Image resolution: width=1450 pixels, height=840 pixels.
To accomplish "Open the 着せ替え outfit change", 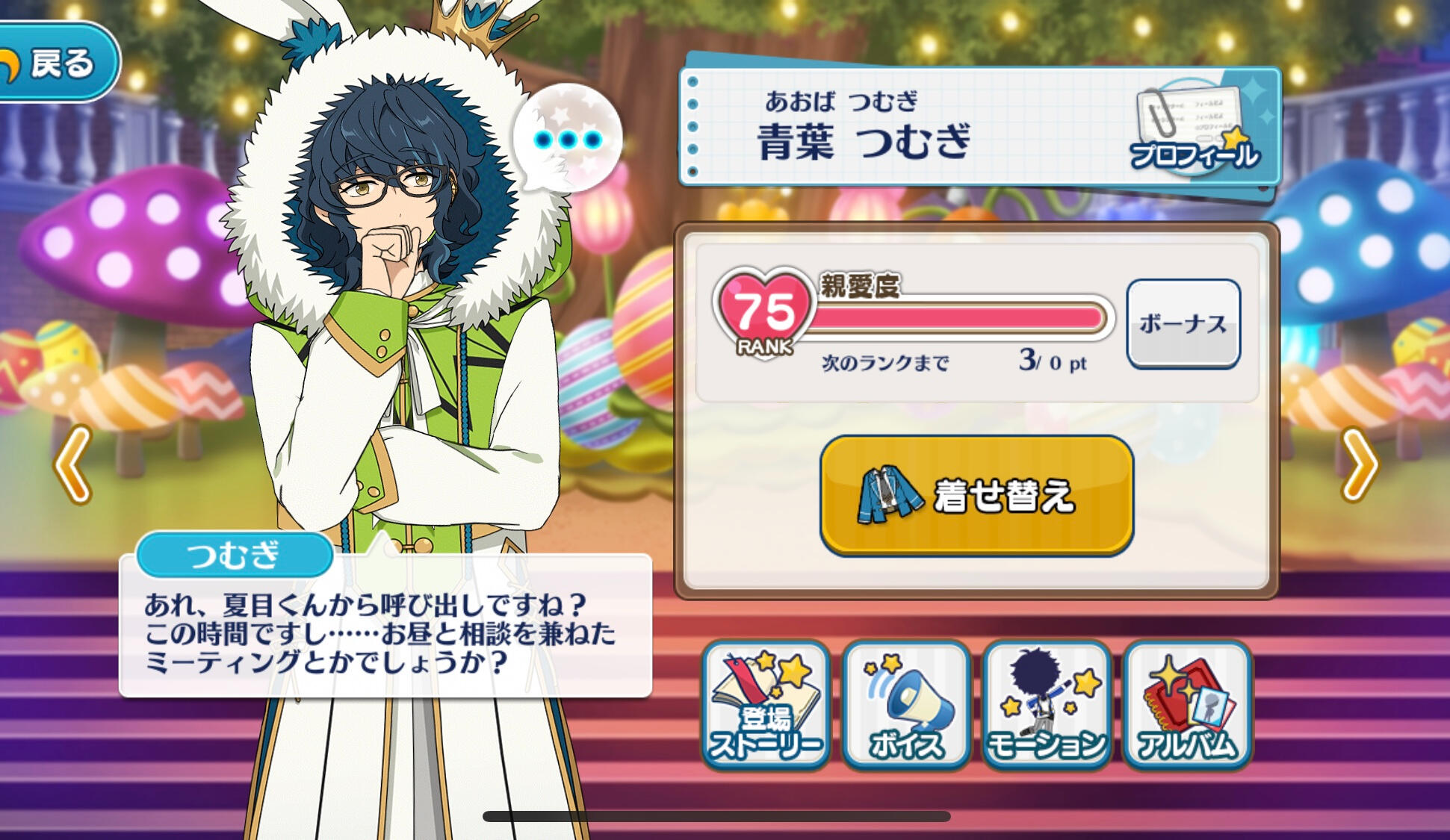I will (x=976, y=496).
